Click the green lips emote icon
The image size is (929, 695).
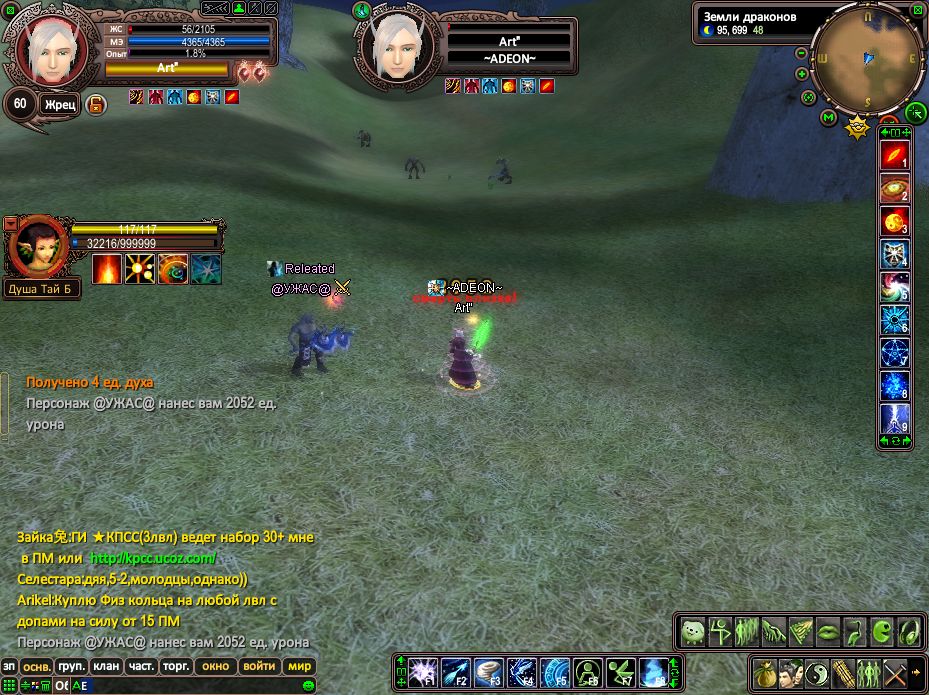pyautogui.click(x=828, y=631)
